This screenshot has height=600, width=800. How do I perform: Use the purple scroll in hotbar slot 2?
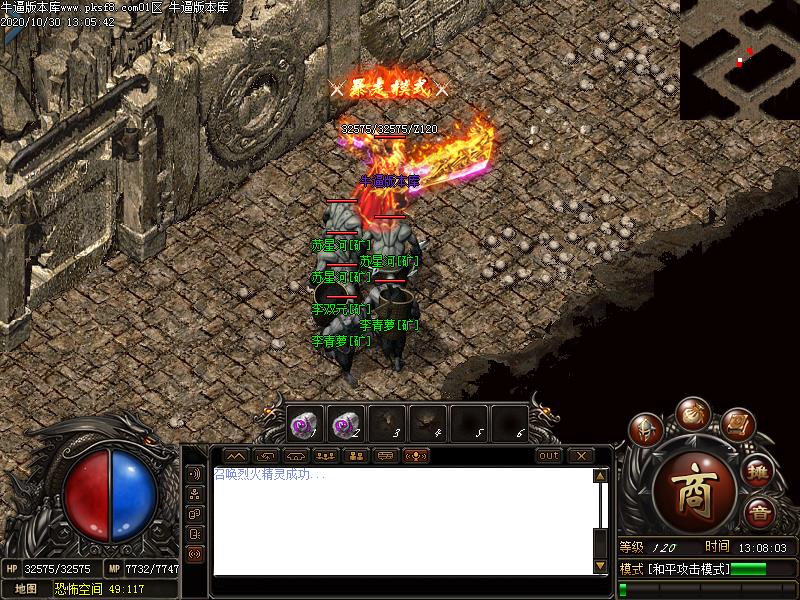[345, 424]
